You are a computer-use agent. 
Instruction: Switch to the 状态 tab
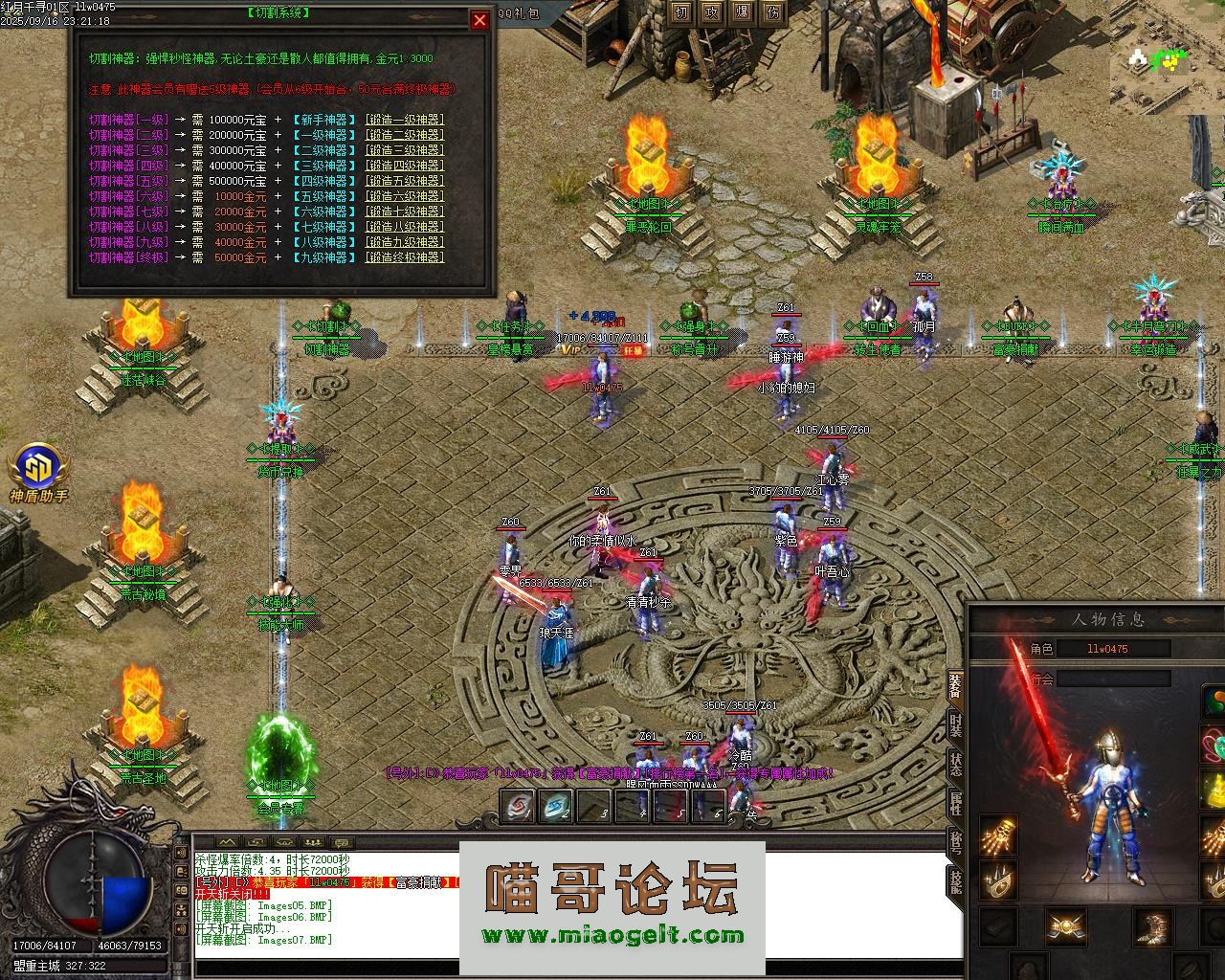pos(955,764)
